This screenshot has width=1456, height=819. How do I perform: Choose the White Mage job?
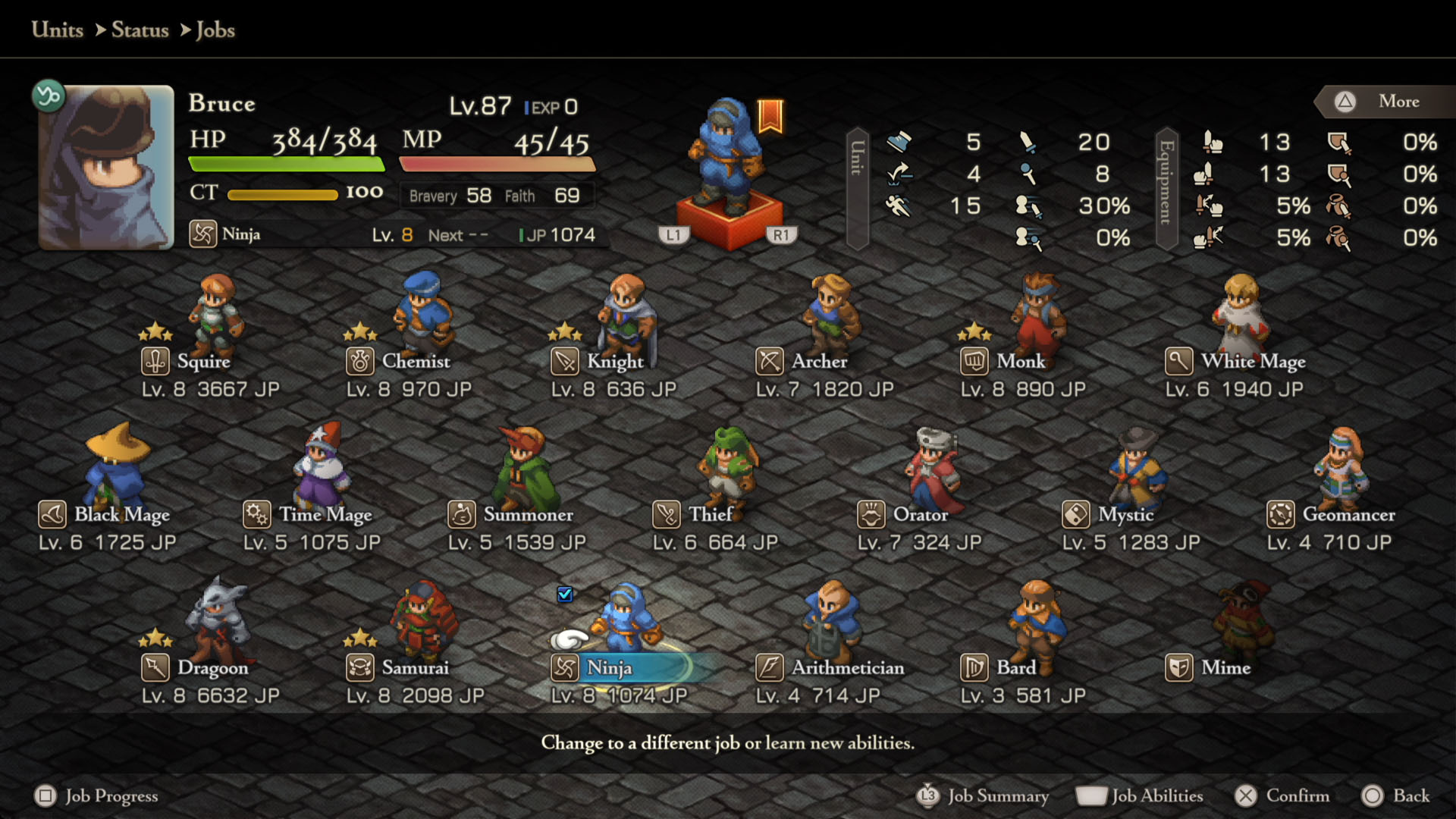(1253, 362)
